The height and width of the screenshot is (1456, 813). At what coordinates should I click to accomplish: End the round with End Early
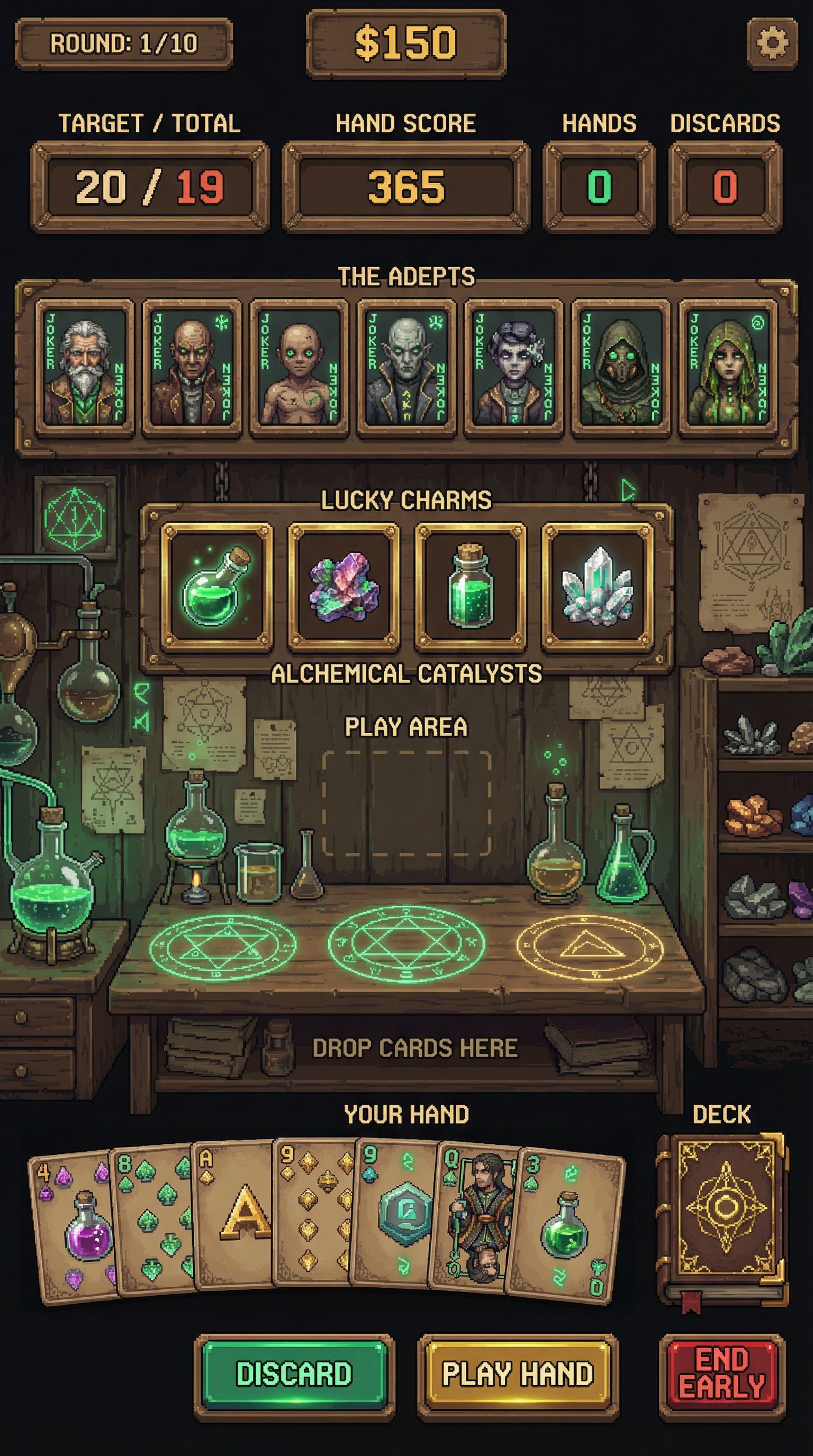722,1375
